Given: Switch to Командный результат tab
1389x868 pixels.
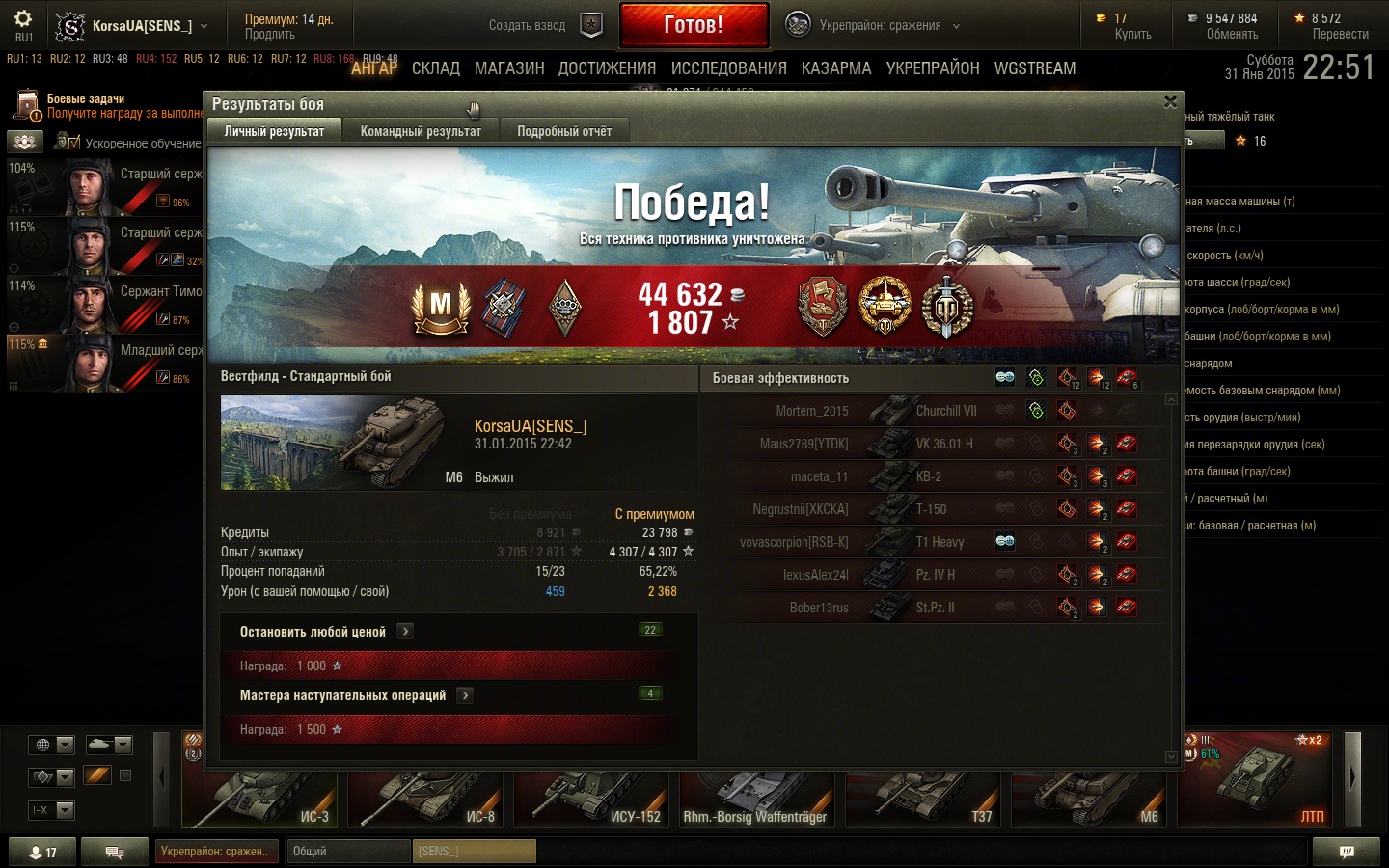Looking at the screenshot, I should pyautogui.click(x=421, y=131).
